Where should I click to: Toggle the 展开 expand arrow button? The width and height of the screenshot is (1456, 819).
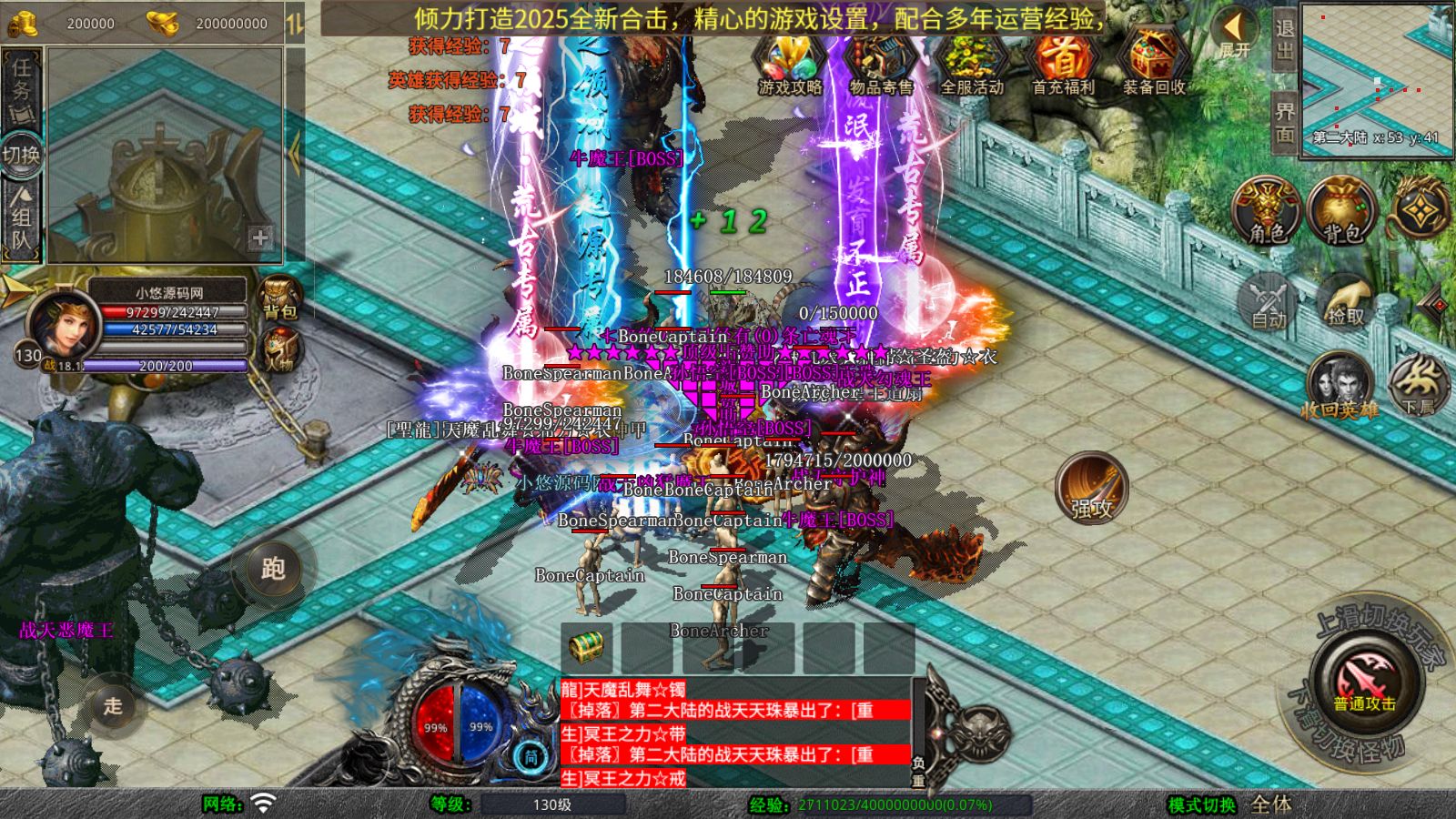[1235, 33]
